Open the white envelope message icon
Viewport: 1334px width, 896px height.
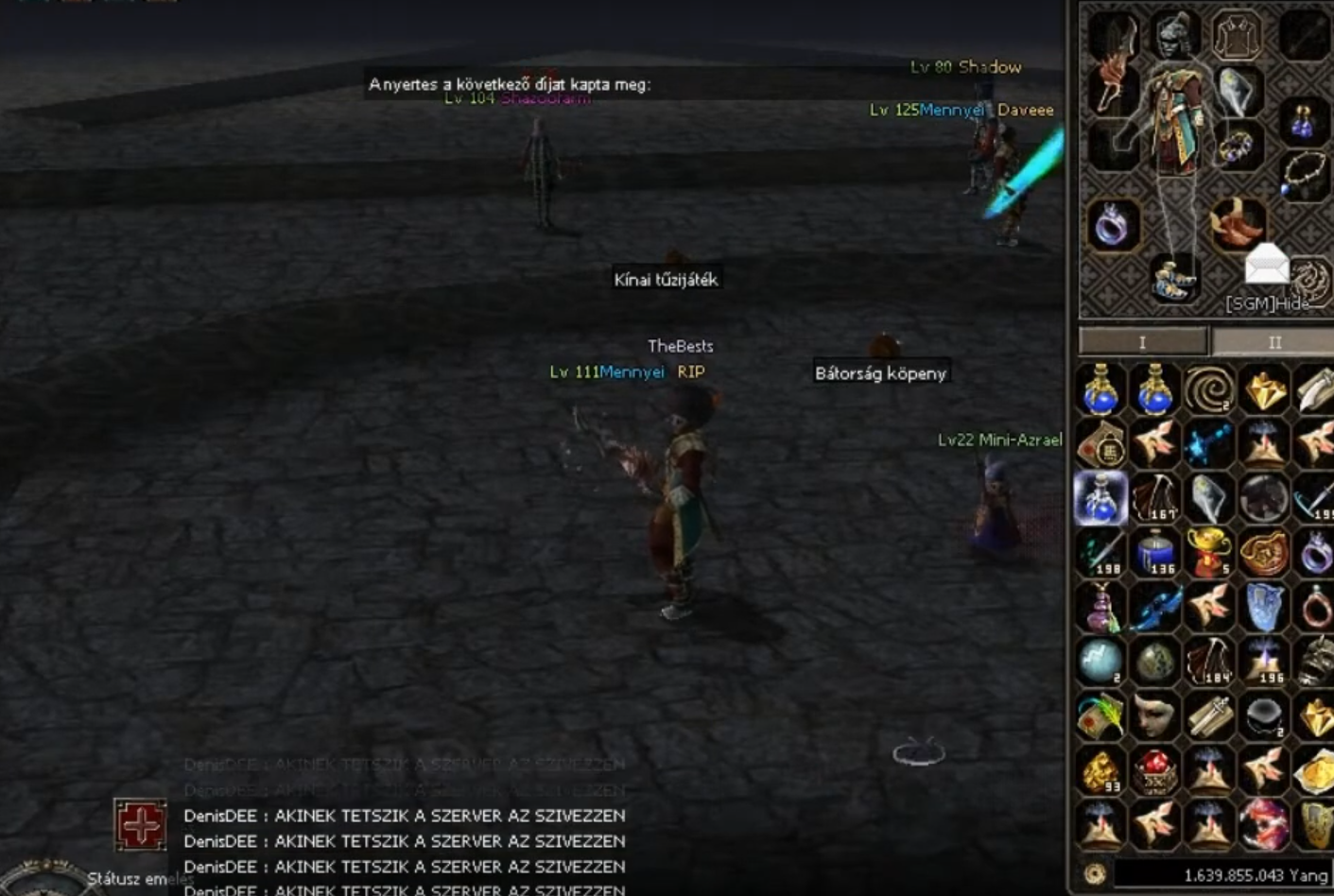1267,264
